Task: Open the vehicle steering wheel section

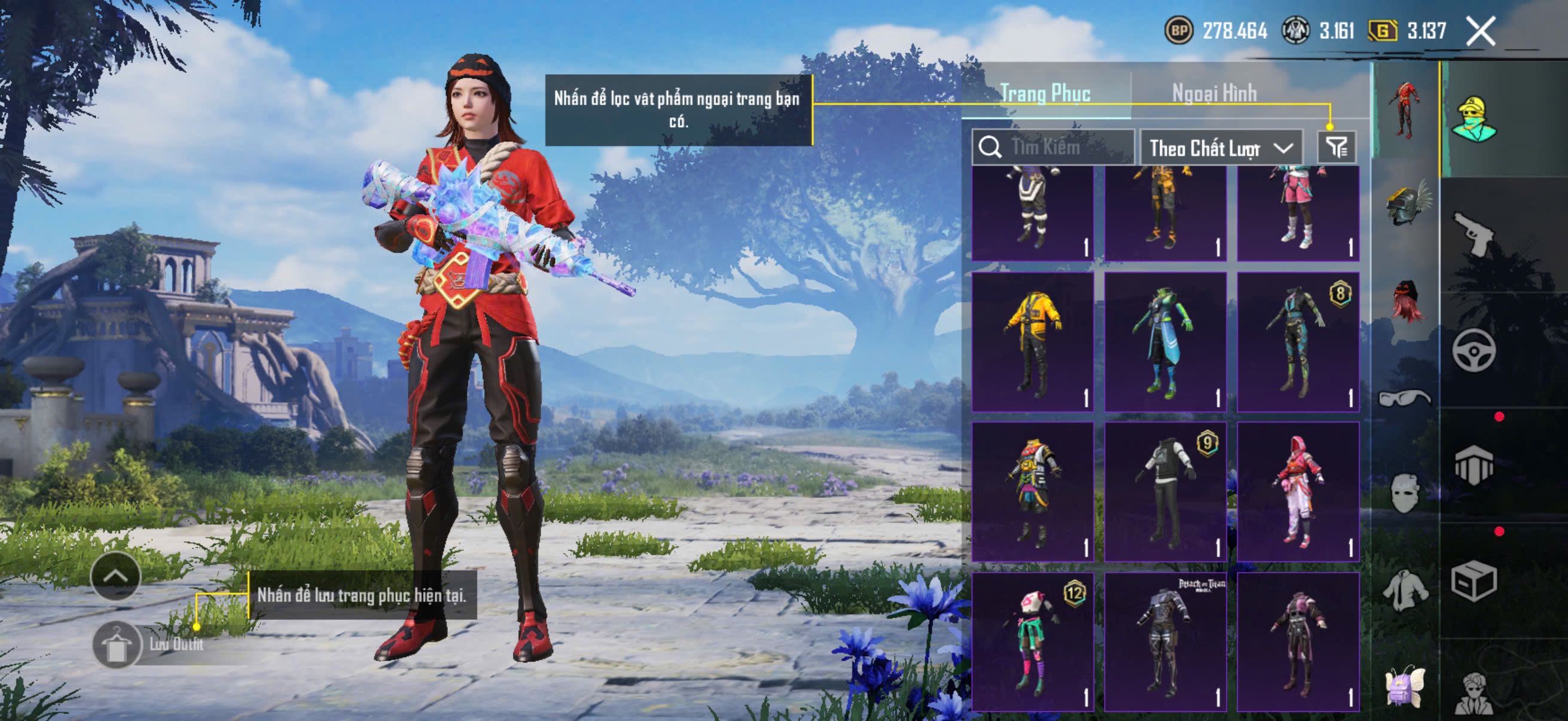Action: pyautogui.click(x=1474, y=350)
